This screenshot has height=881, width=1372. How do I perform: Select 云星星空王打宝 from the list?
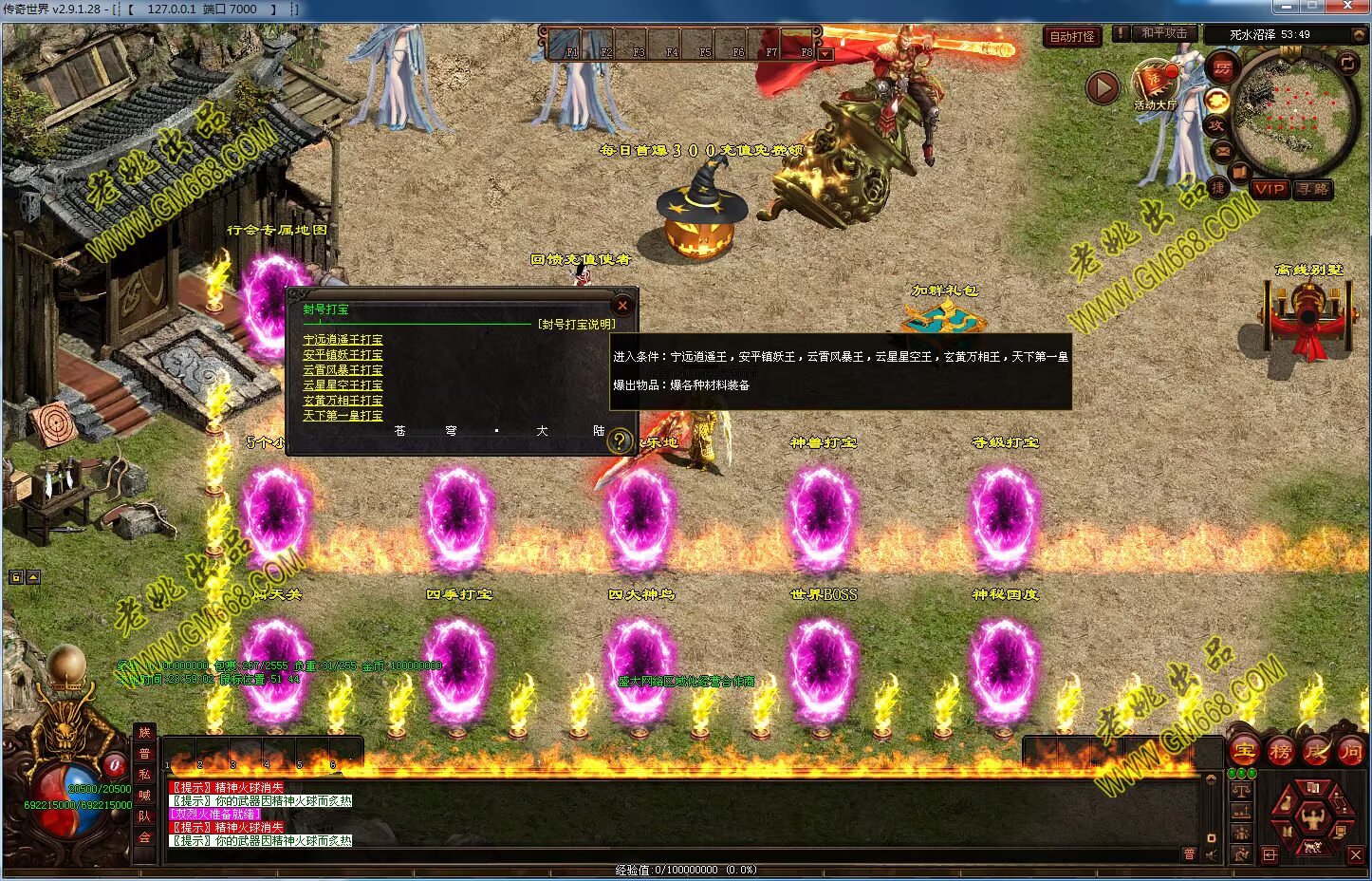pos(343,385)
